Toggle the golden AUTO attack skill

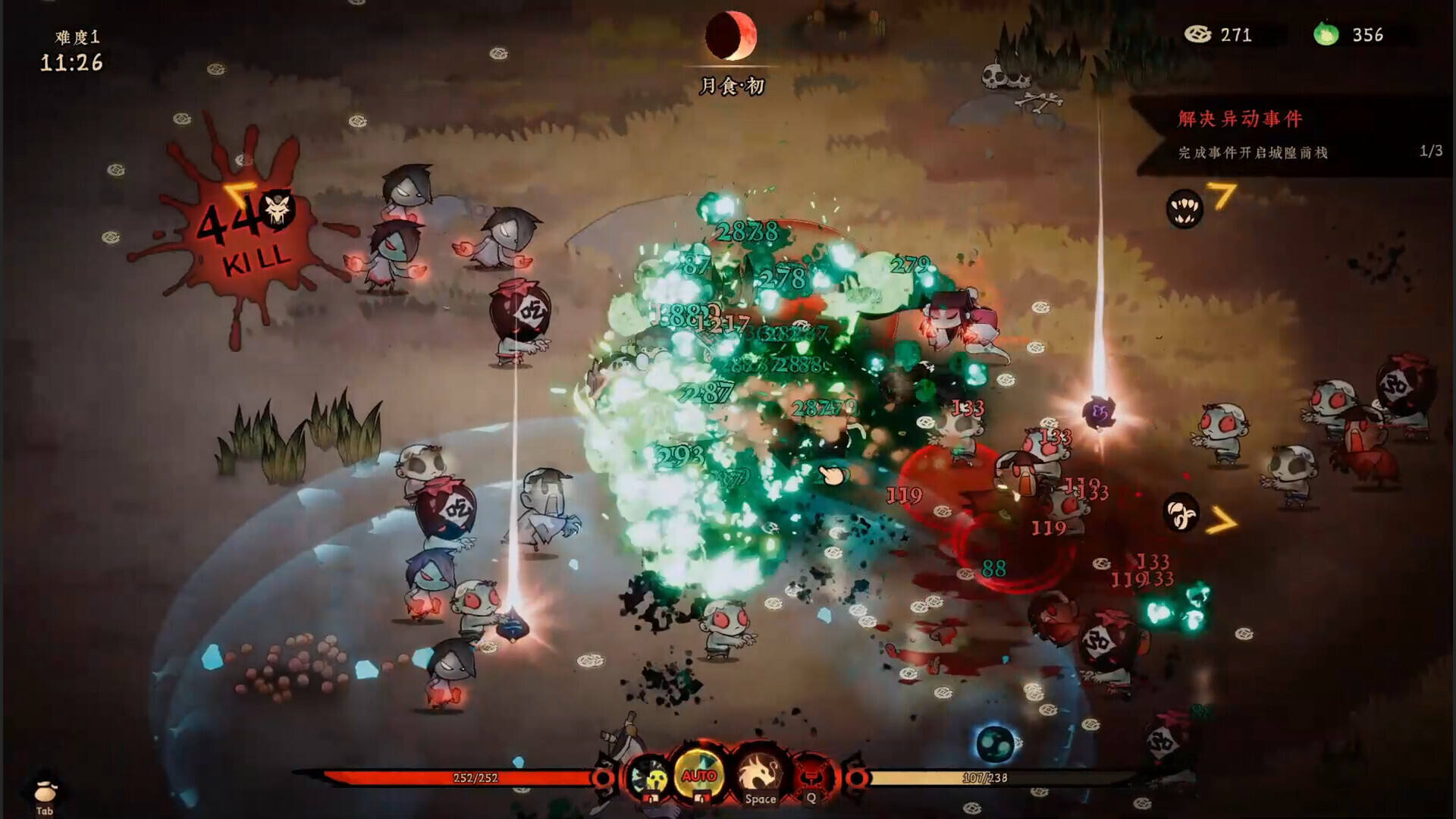pyautogui.click(x=698, y=775)
